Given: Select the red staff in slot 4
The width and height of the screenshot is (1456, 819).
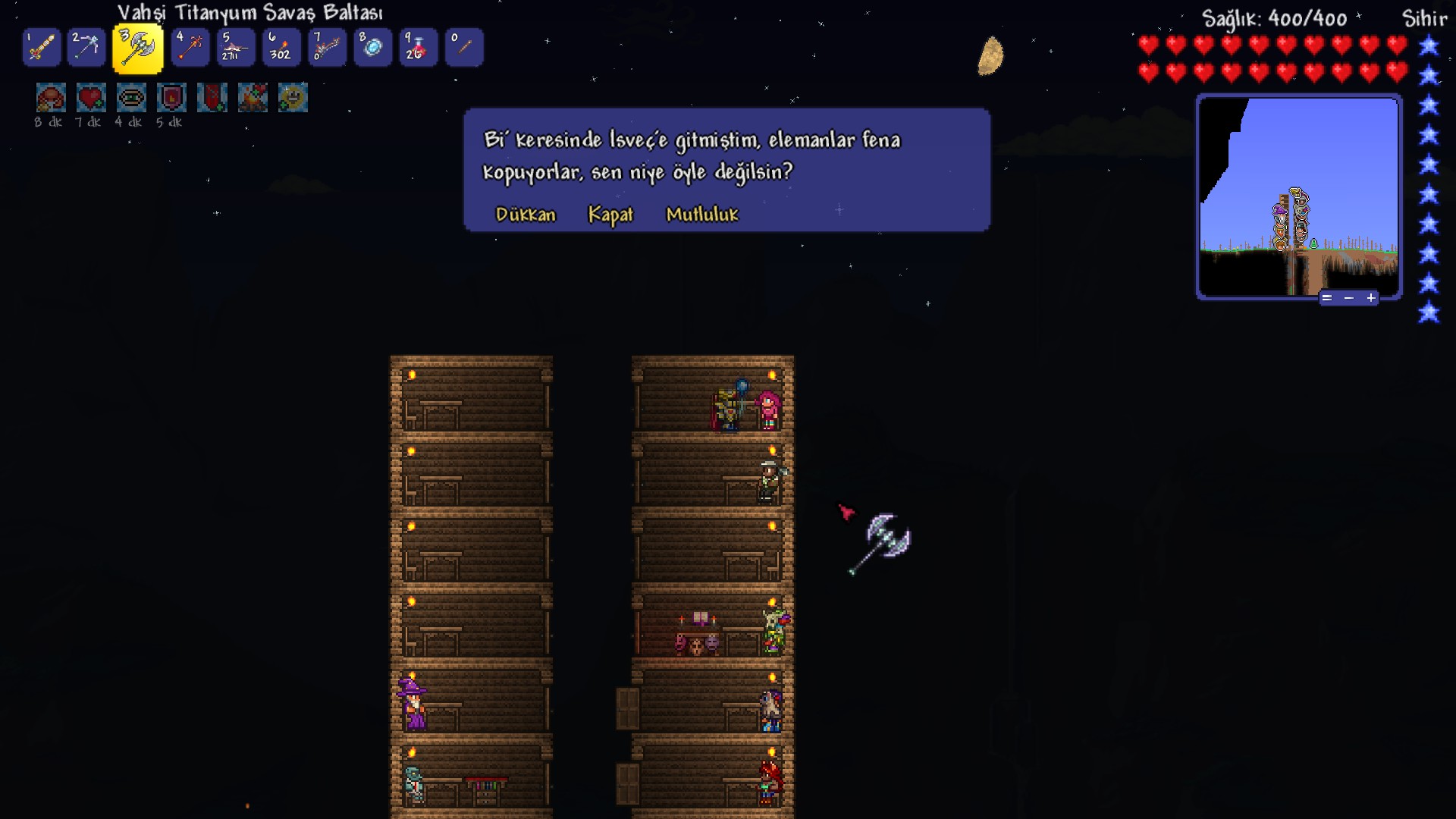Looking at the screenshot, I should tap(190, 48).
